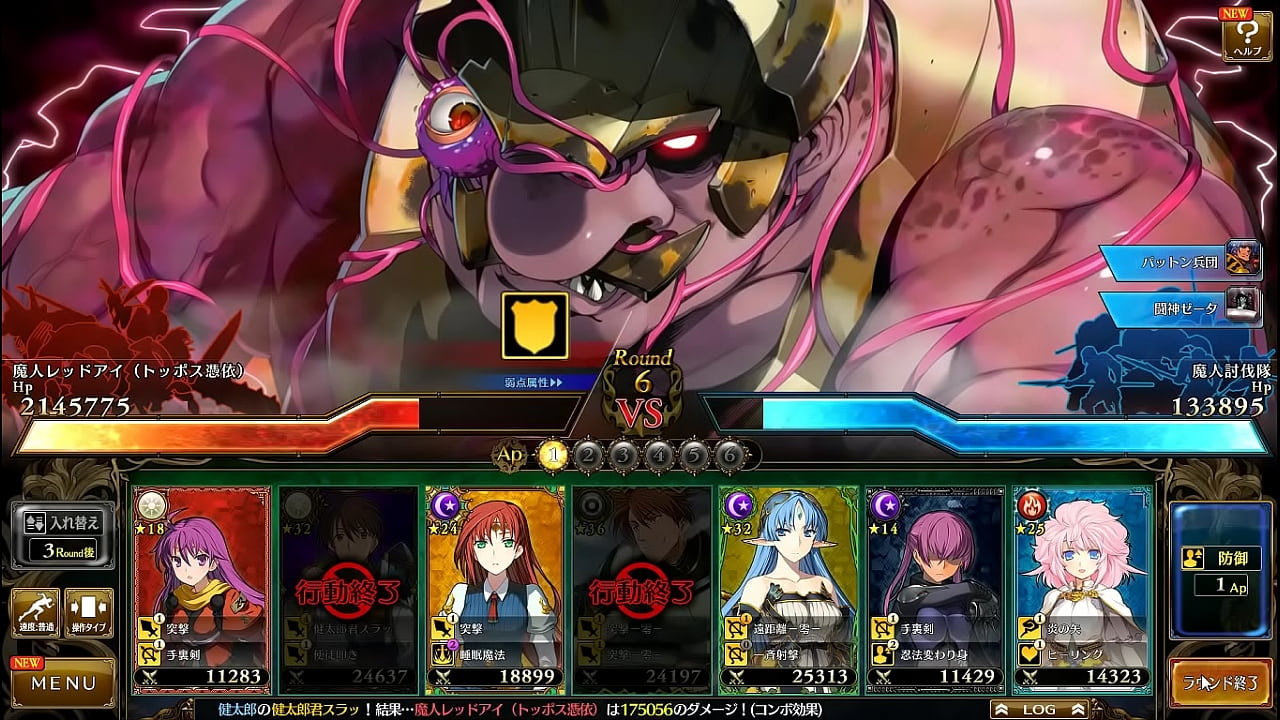Click the 入れ替え swap button
The image size is (1280, 720).
point(62,534)
